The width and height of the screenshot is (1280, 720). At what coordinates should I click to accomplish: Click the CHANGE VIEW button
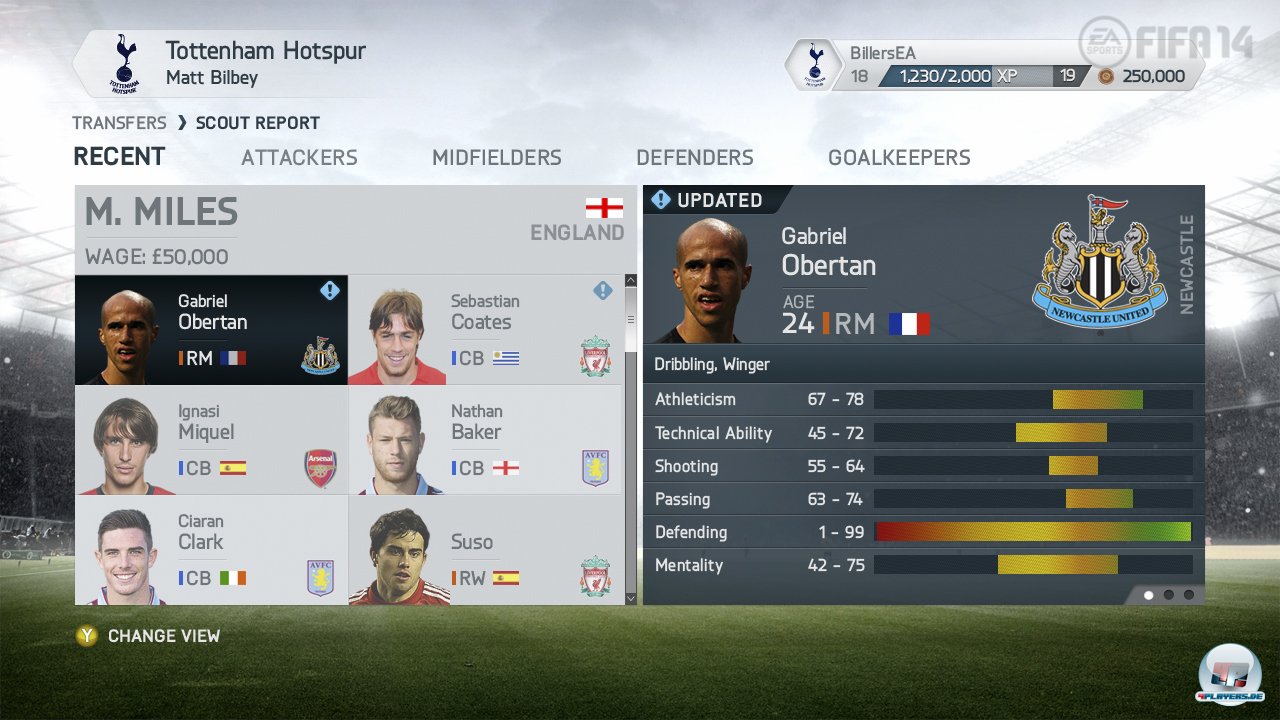148,636
